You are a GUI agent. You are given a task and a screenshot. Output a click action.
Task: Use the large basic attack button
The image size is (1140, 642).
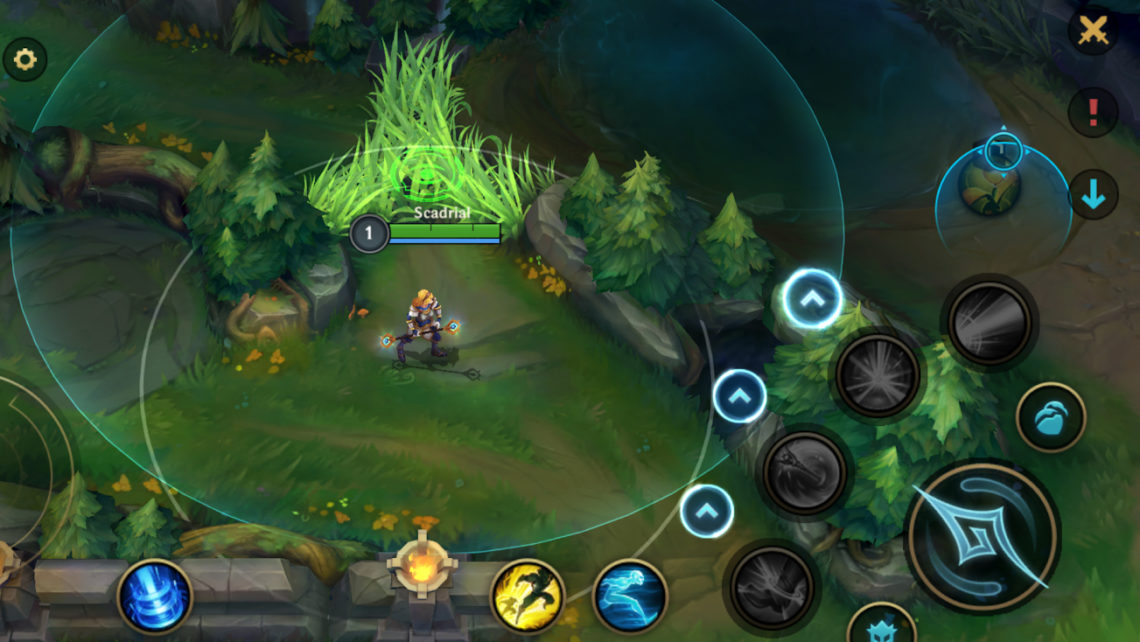(x=981, y=537)
